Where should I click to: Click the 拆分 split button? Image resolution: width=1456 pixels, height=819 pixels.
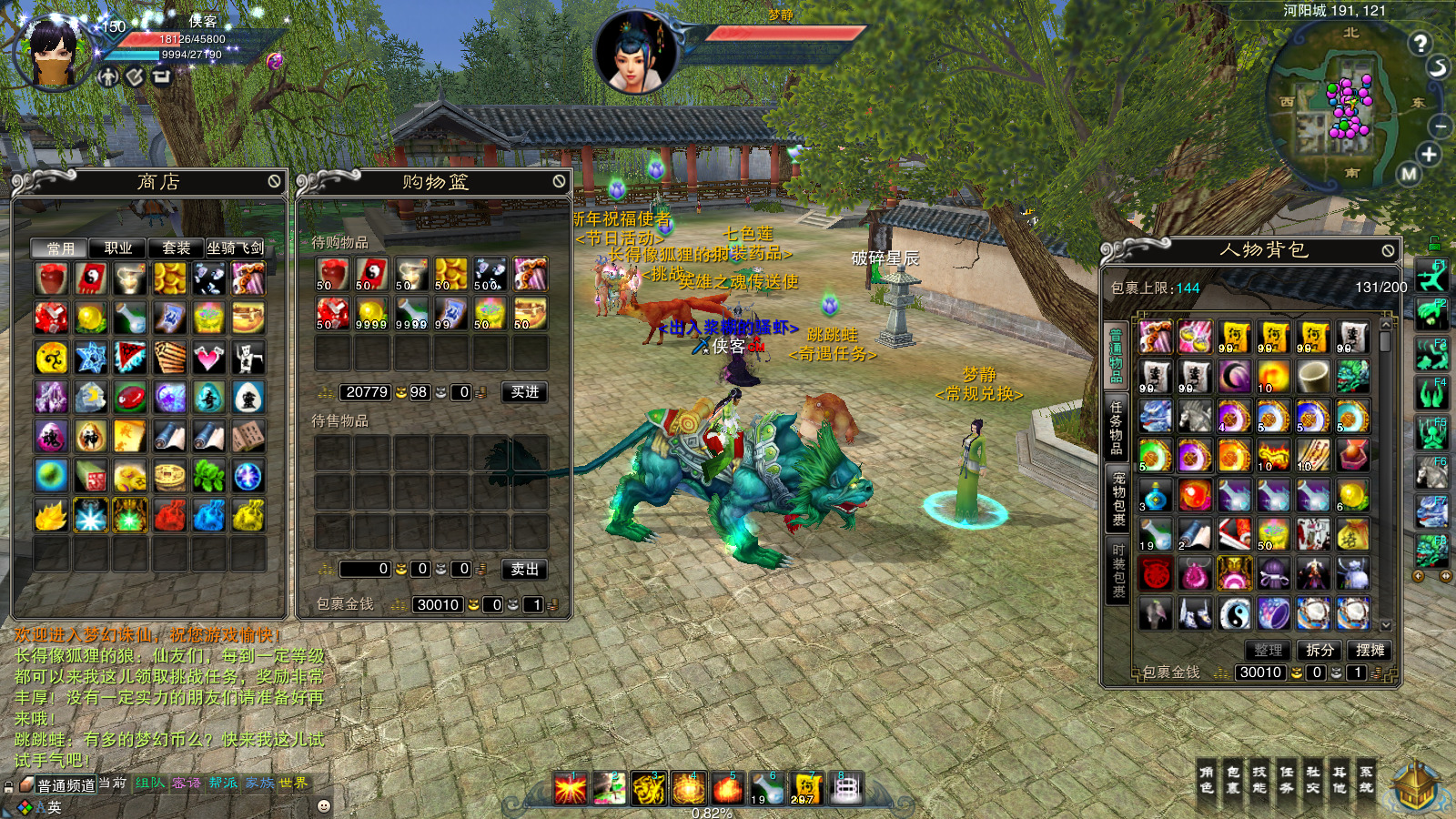1319,650
